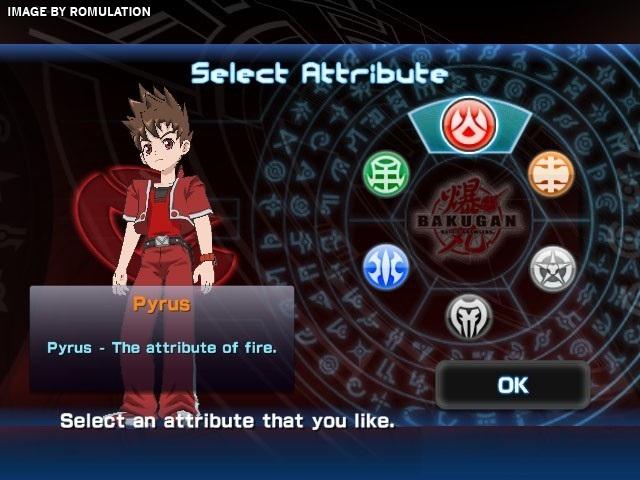This screenshot has height=480, width=640.
Task: Select the blue Aquos attribute icon
Action: [386, 267]
